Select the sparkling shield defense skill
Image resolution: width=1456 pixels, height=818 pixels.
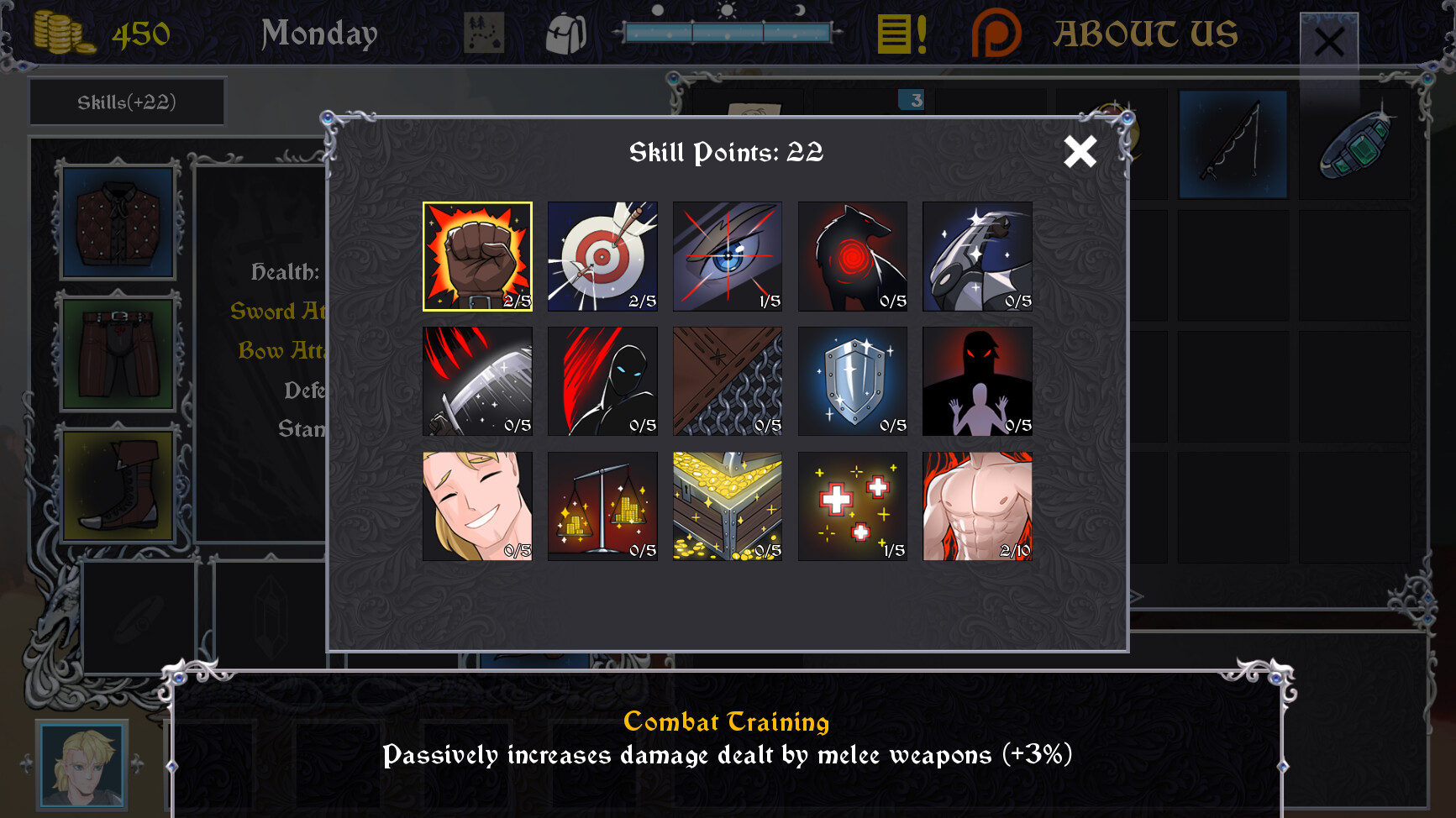(853, 381)
